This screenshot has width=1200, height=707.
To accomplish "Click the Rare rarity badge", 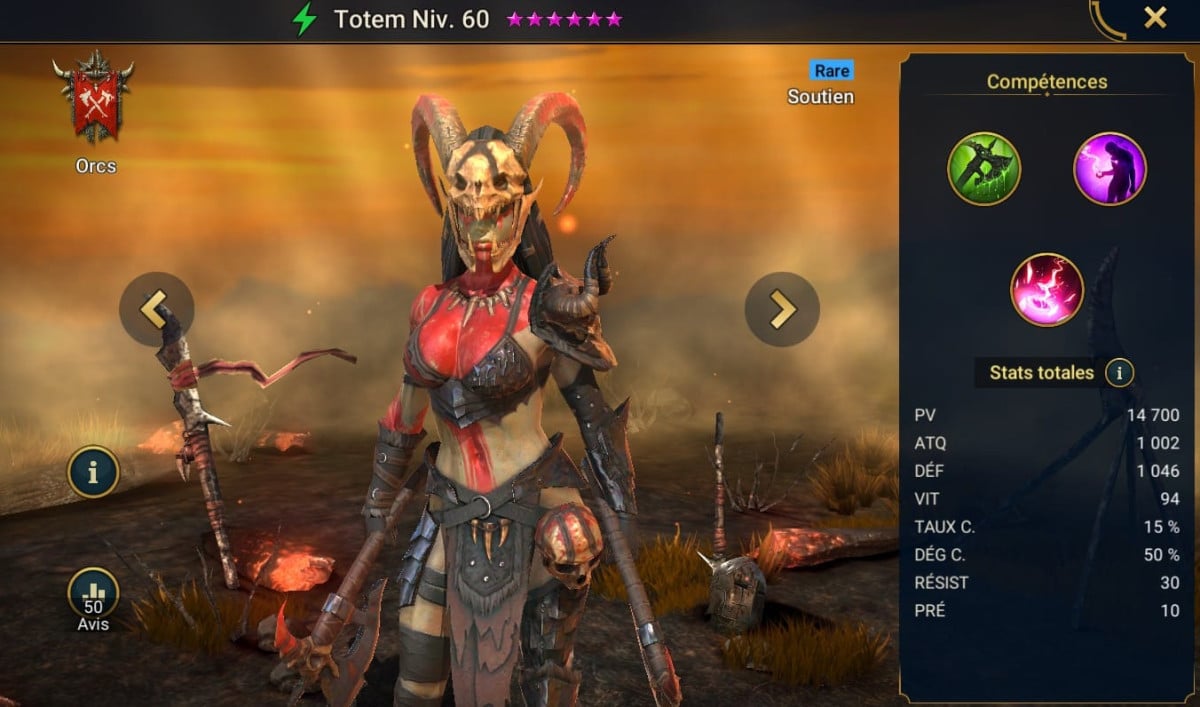I will click(x=832, y=70).
